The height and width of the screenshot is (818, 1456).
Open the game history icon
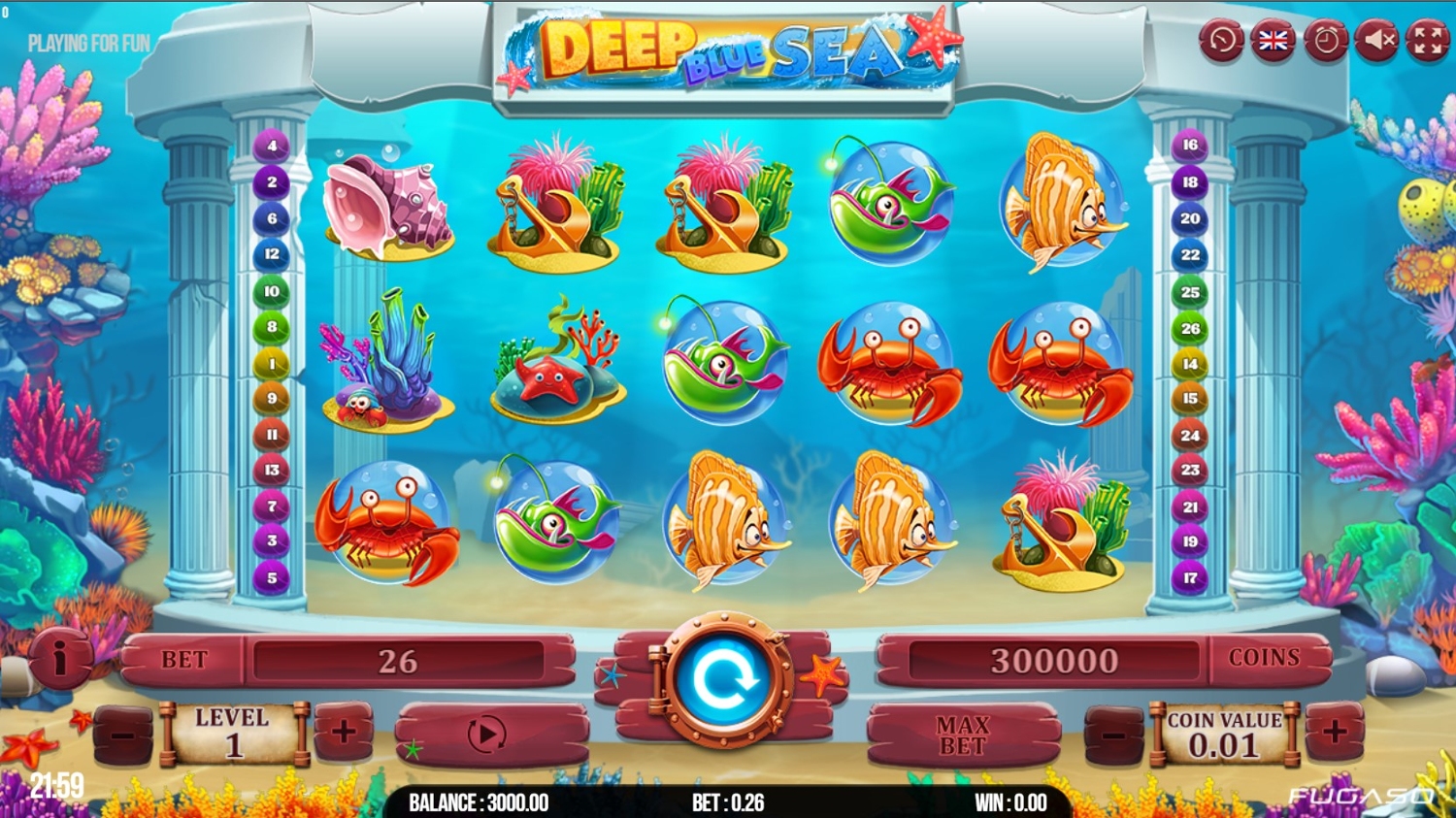(x=1221, y=41)
